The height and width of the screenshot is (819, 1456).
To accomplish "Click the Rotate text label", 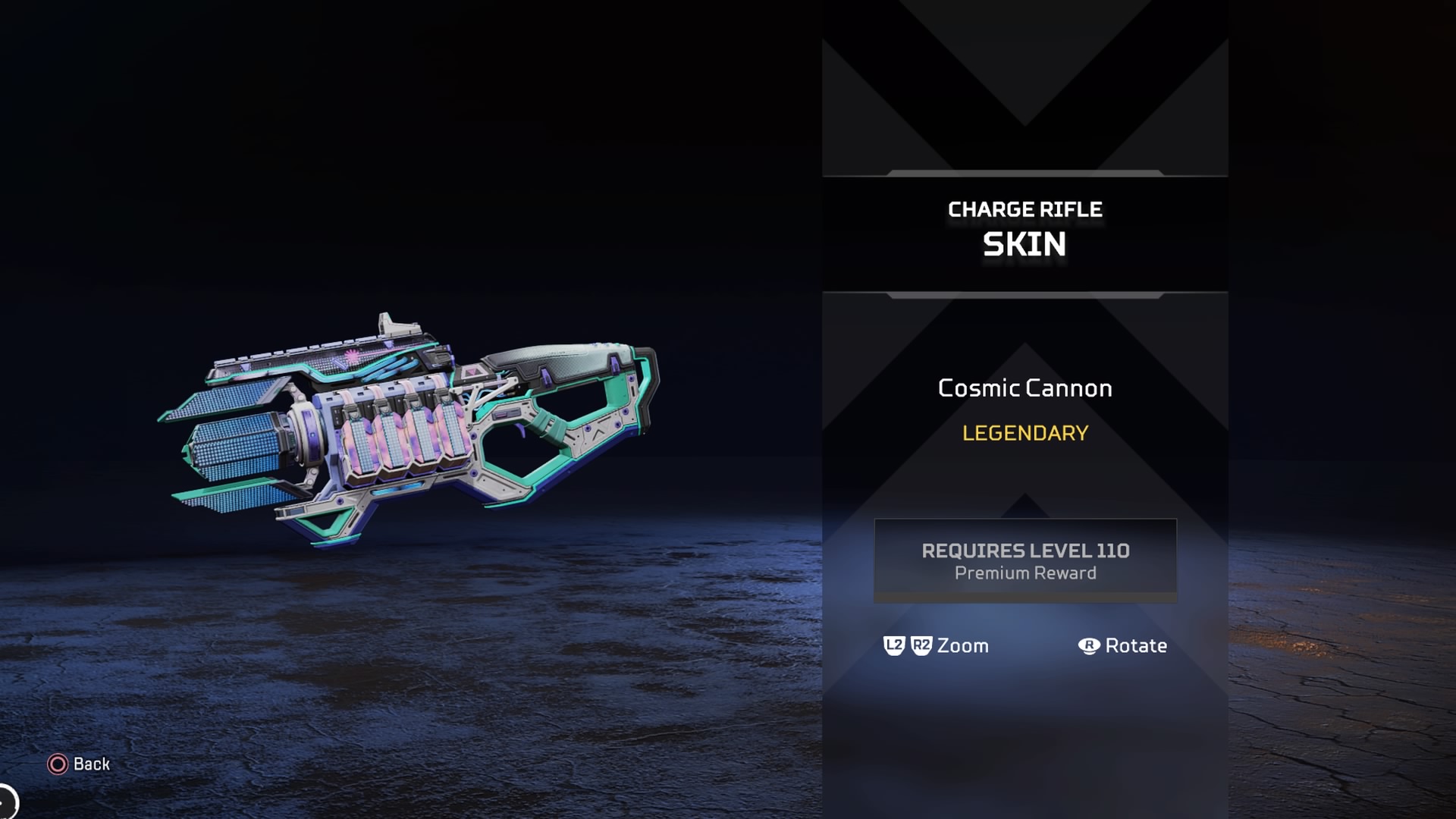I will pos(1137,645).
